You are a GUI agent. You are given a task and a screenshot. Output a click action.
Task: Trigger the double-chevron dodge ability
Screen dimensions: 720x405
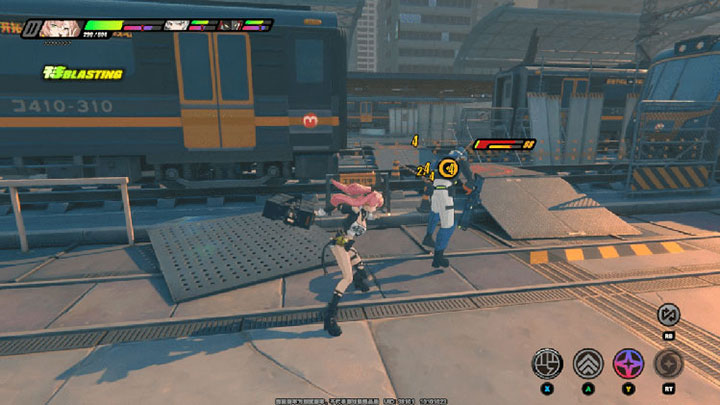click(587, 362)
